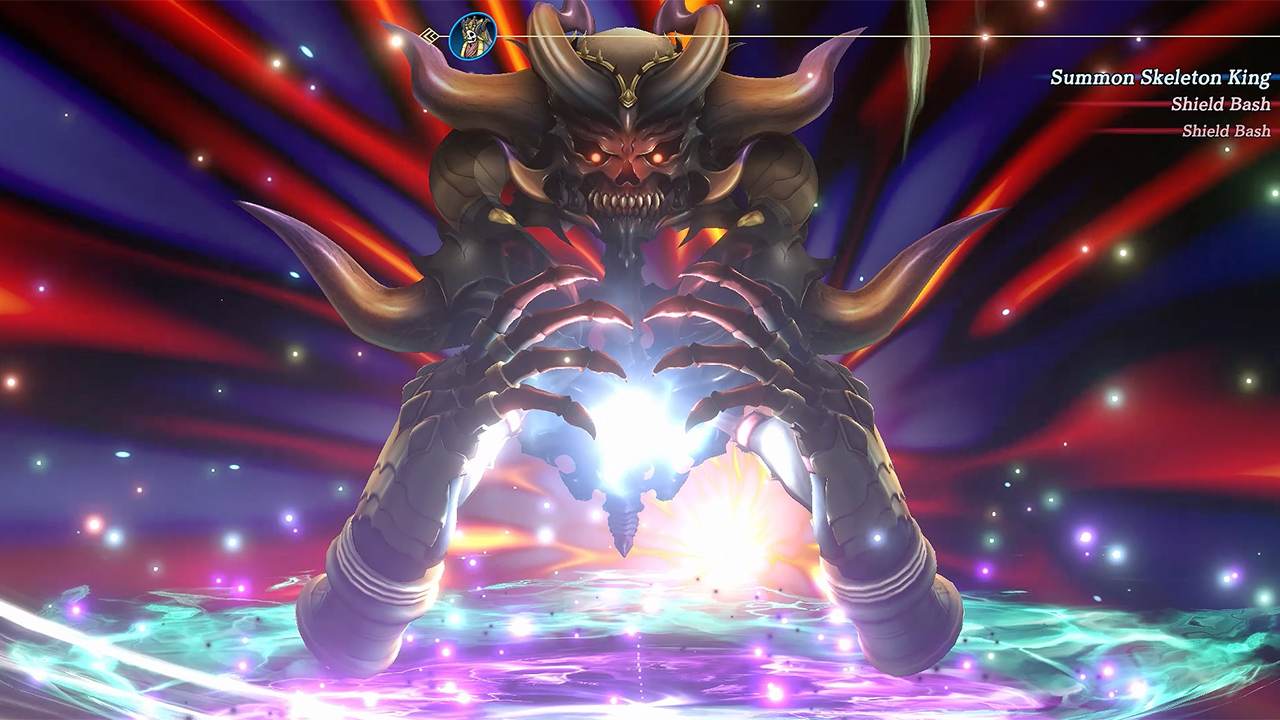The height and width of the screenshot is (720, 1280).
Task: Select the topmost Shield Bash label
Action: (x=1221, y=103)
